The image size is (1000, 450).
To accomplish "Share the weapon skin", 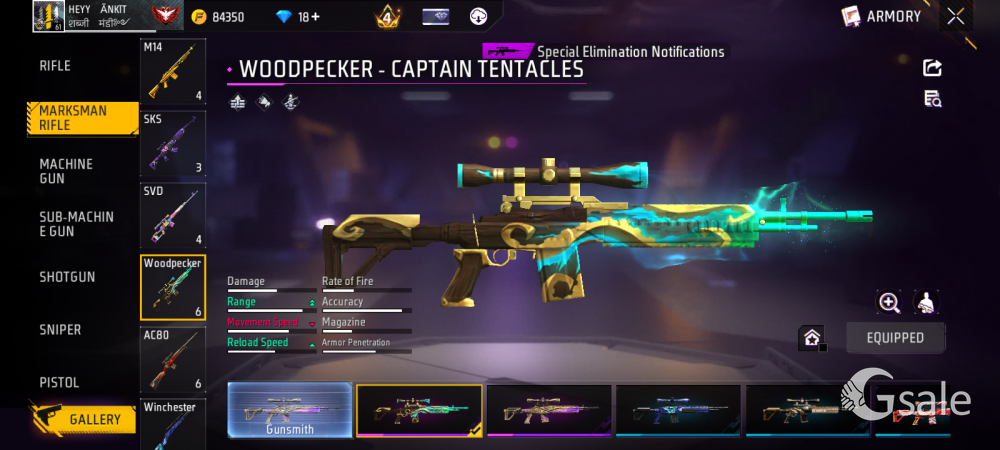I will pyautogui.click(x=932, y=68).
